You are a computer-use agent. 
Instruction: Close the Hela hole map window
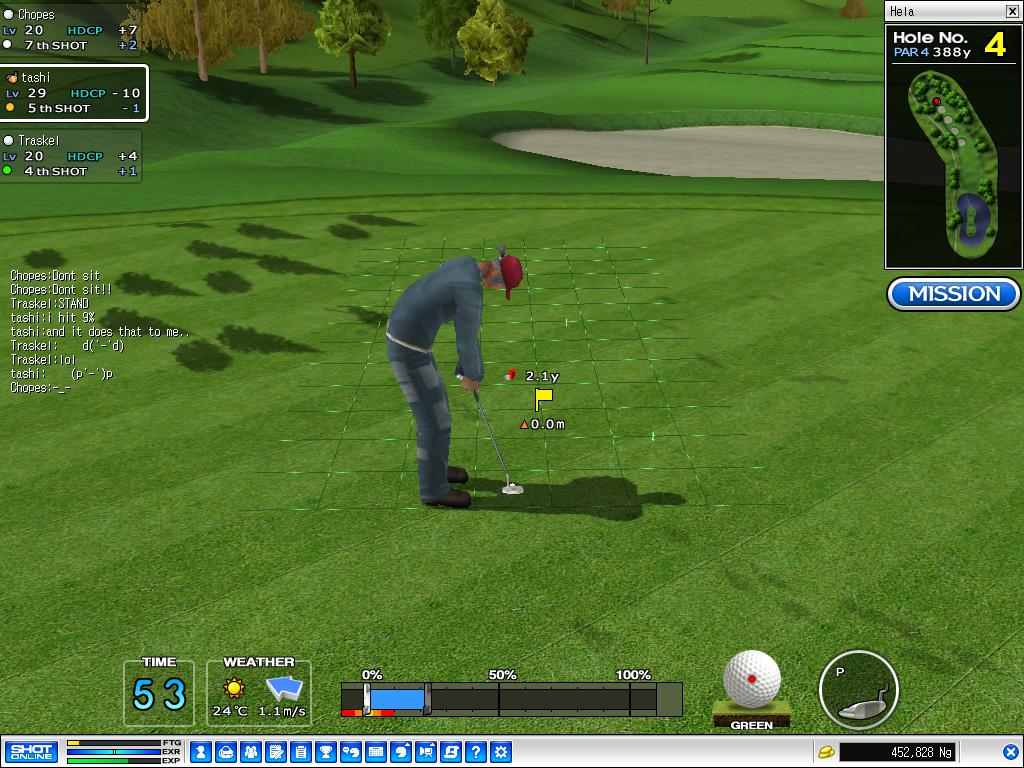(x=1011, y=12)
